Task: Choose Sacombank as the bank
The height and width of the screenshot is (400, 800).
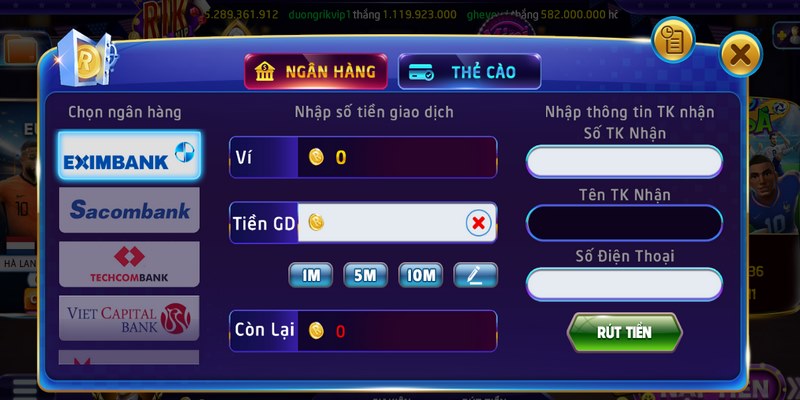Action: (129, 210)
